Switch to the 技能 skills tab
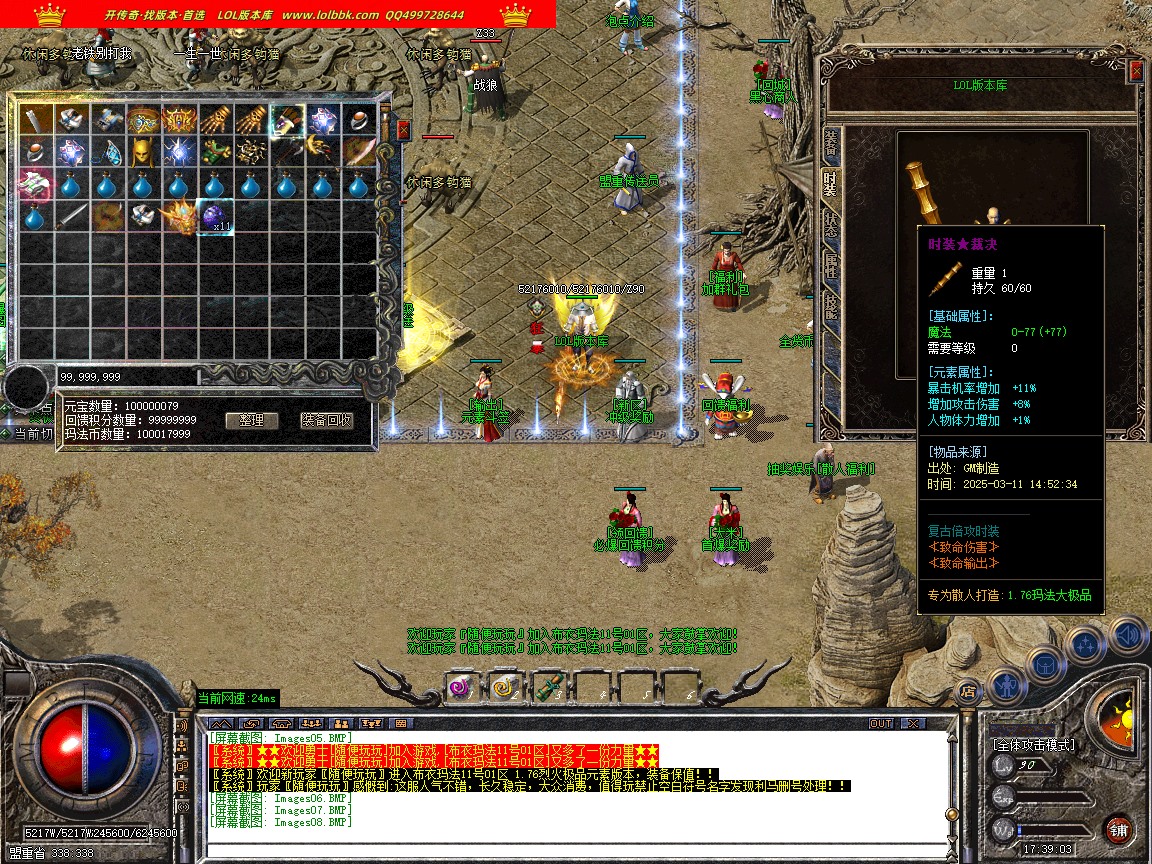The width and height of the screenshot is (1152, 864). pos(830,305)
